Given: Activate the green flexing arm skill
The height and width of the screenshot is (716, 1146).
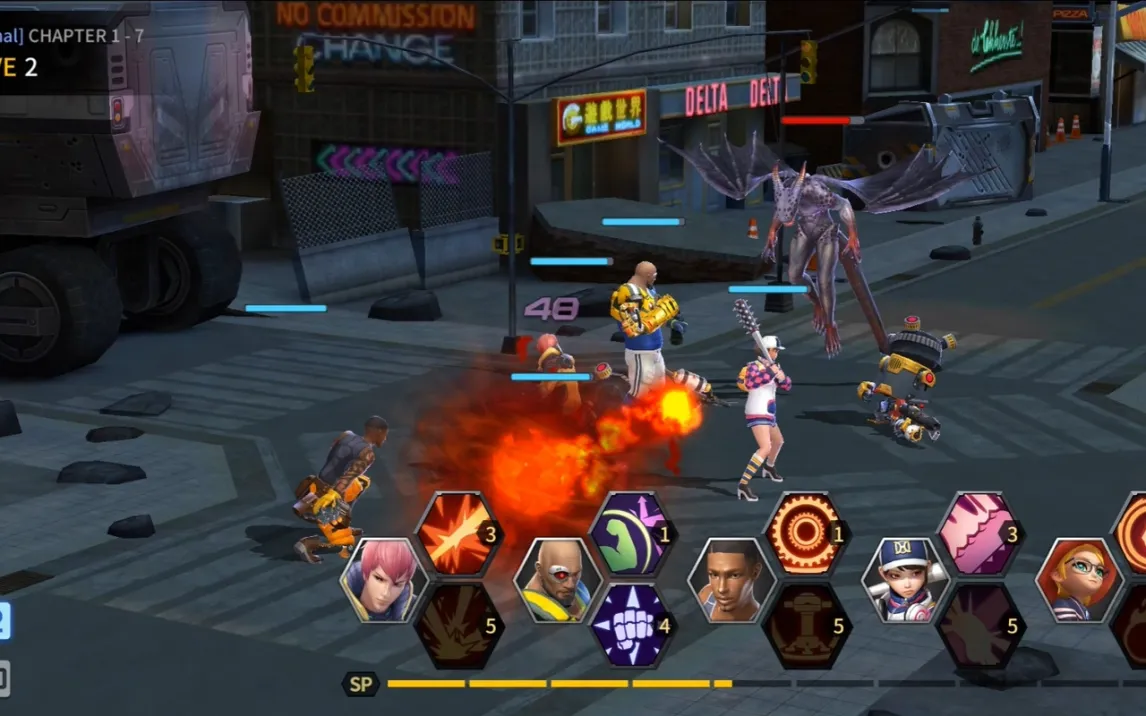Looking at the screenshot, I should pos(631,534).
